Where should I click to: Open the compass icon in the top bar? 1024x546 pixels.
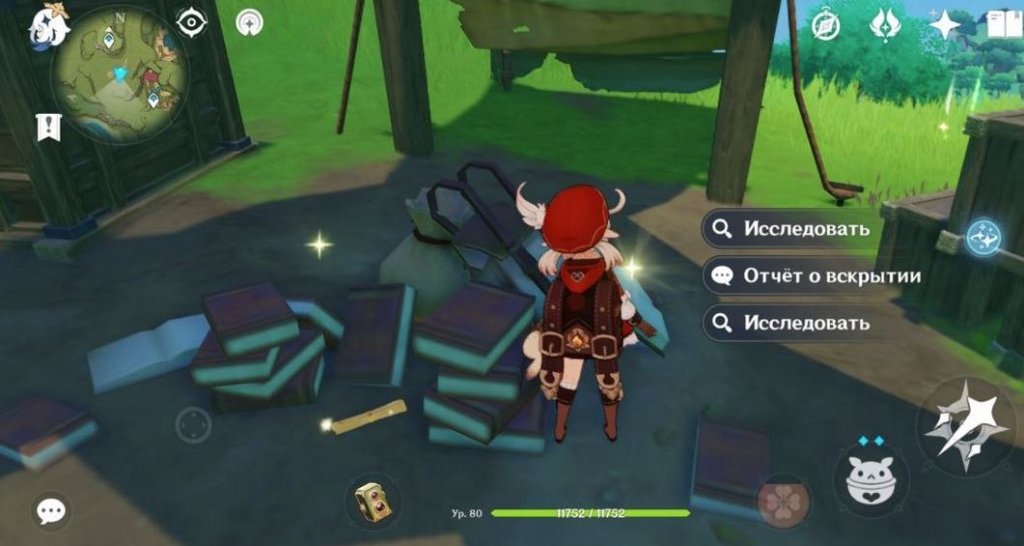pyautogui.click(x=826, y=24)
